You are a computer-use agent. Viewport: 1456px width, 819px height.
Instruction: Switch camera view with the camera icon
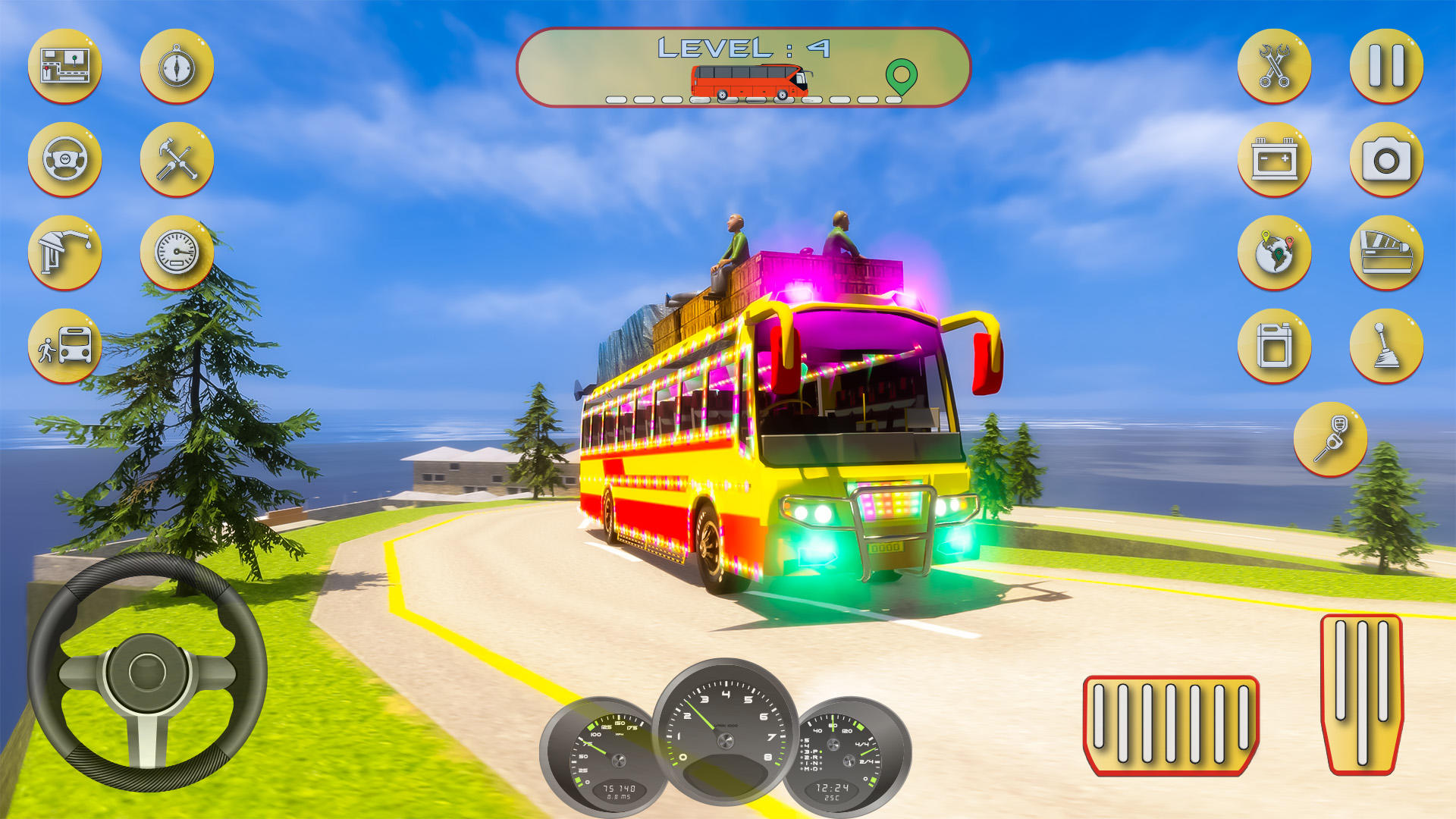click(x=1385, y=162)
